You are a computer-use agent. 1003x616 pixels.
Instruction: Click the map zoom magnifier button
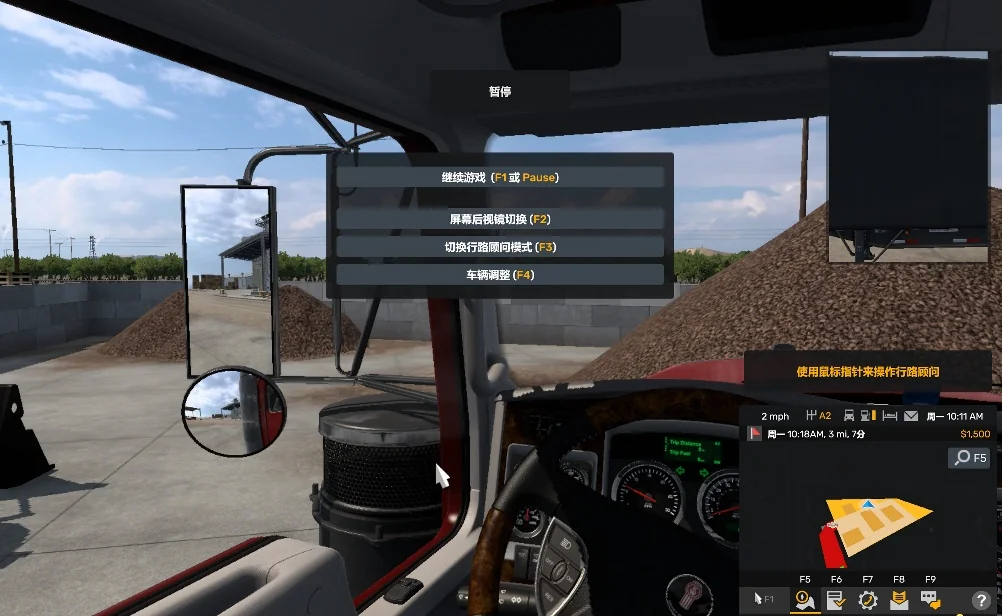click(x=967, y=458)
